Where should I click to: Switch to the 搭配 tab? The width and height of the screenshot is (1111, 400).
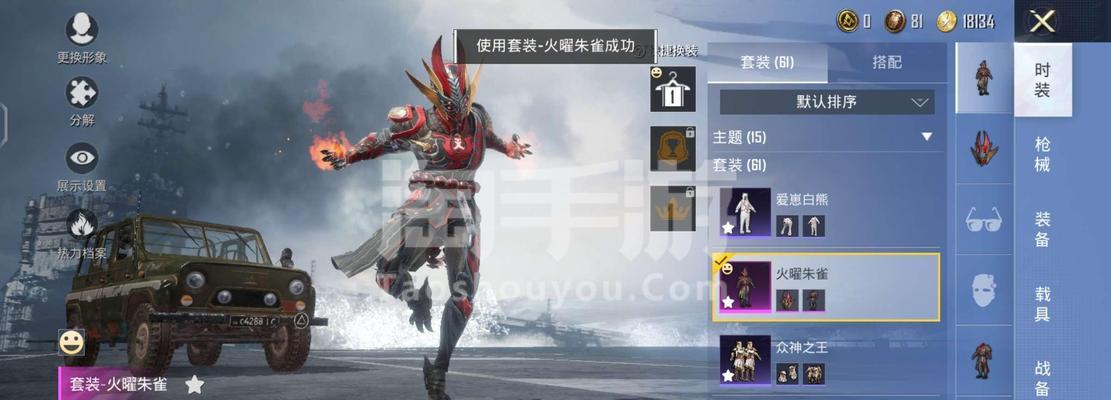point(886,62)
